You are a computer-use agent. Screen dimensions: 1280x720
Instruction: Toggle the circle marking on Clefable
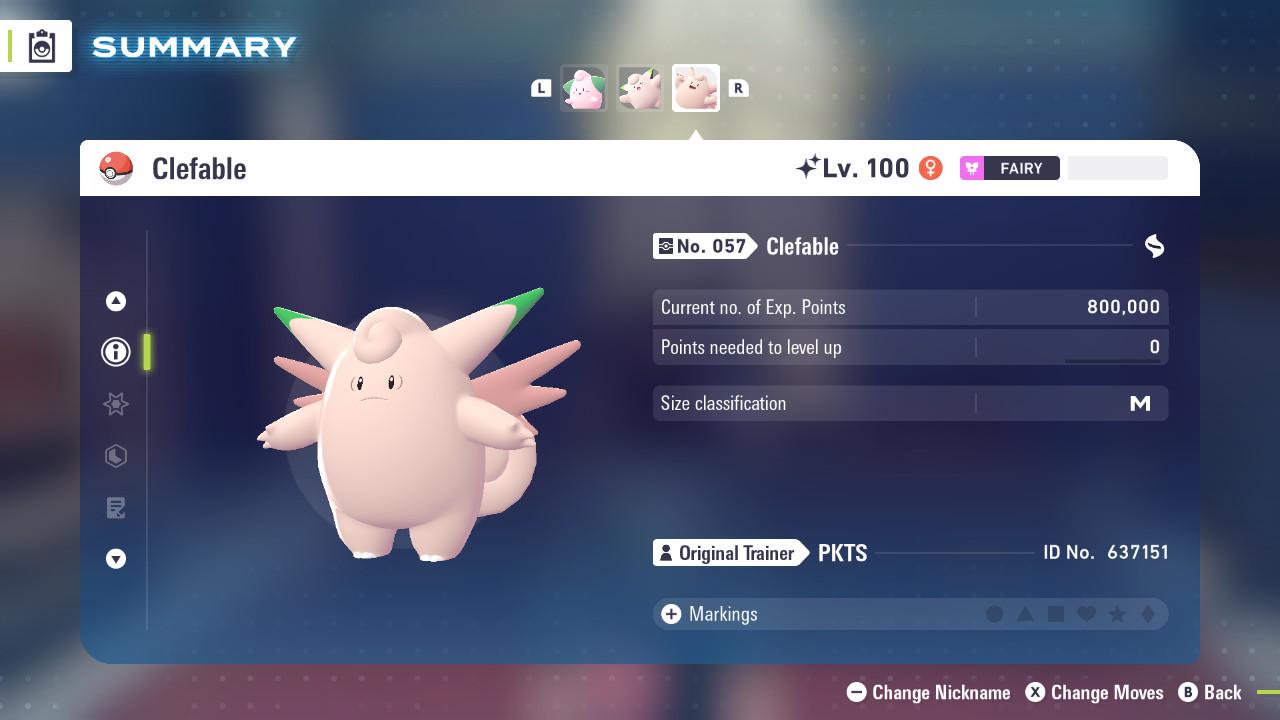[x=995, y=614]
